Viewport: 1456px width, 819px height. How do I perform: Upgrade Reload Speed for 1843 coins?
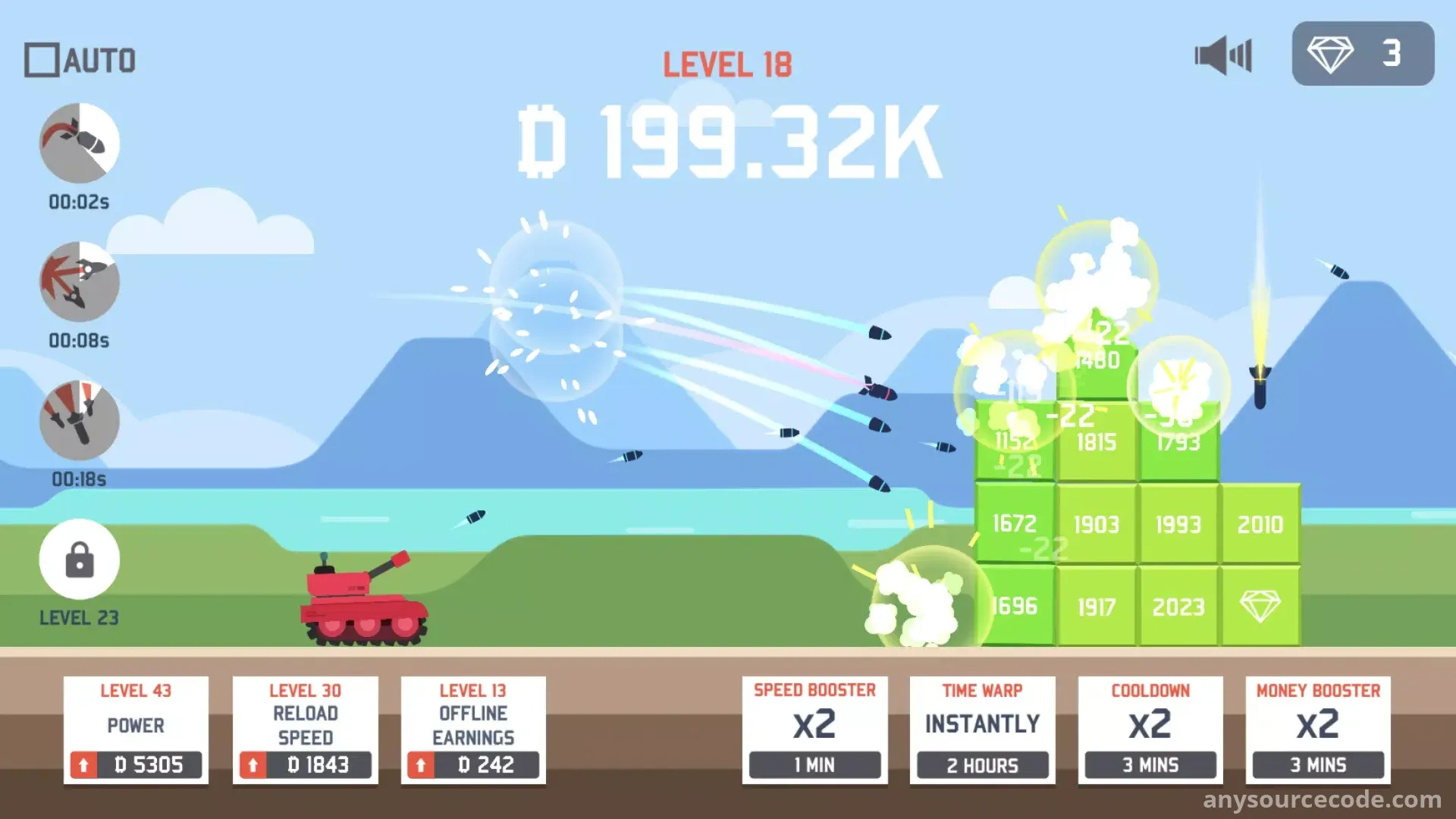coord(305,764)
